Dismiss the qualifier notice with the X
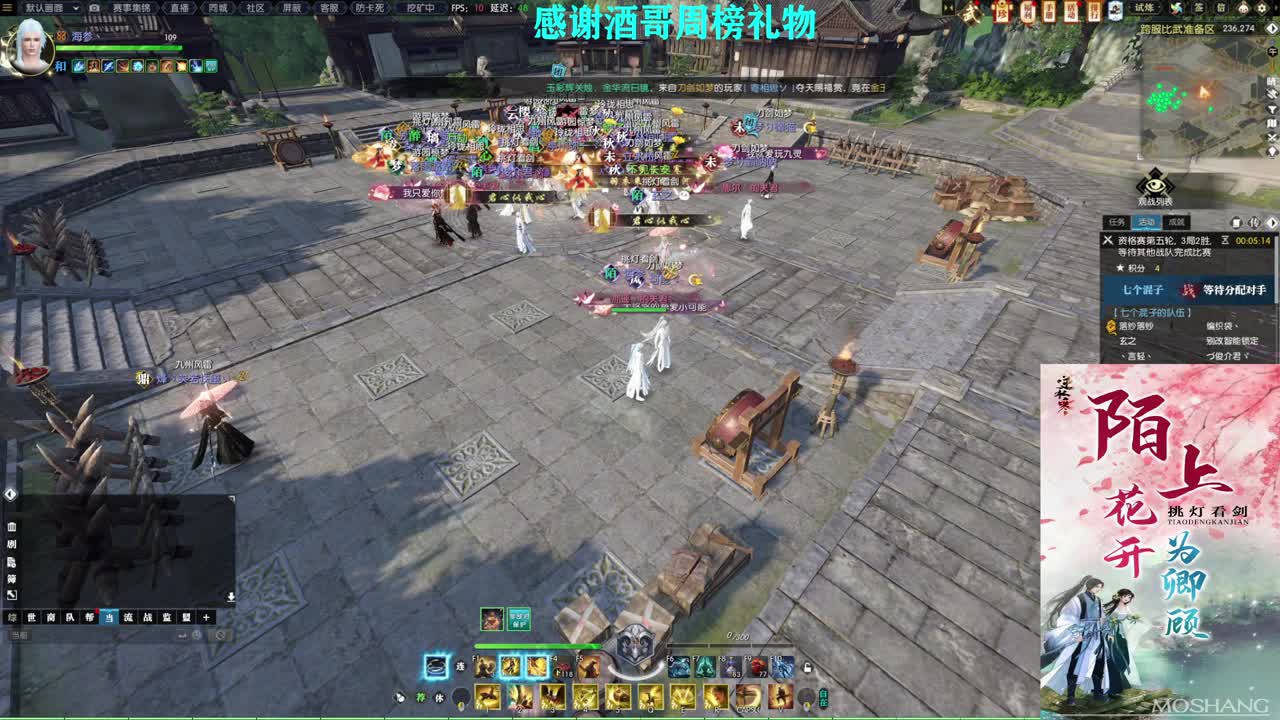The height and width of the screenshot is (720, 1280). 1108,240
